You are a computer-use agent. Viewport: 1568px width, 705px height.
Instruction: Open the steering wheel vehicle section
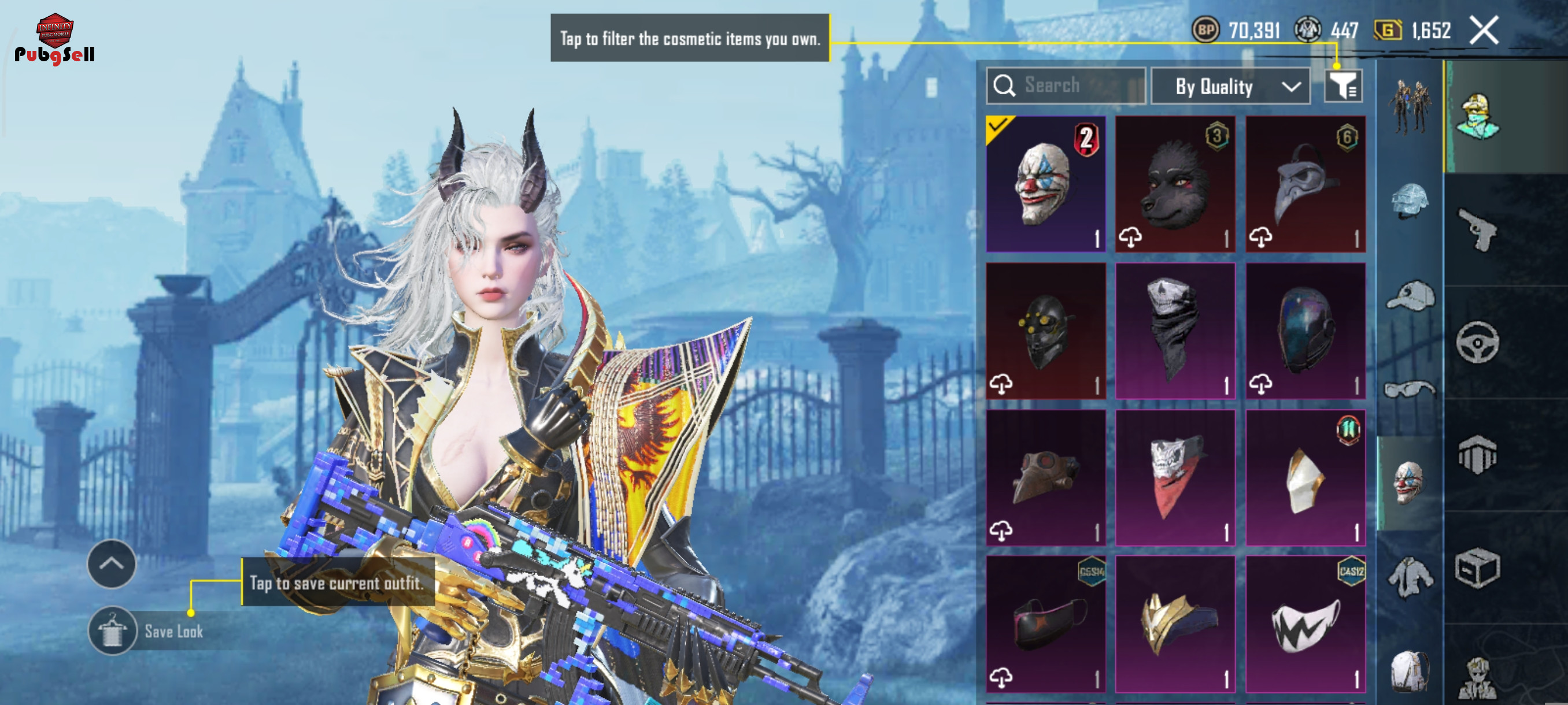[x=1478, y=342]
